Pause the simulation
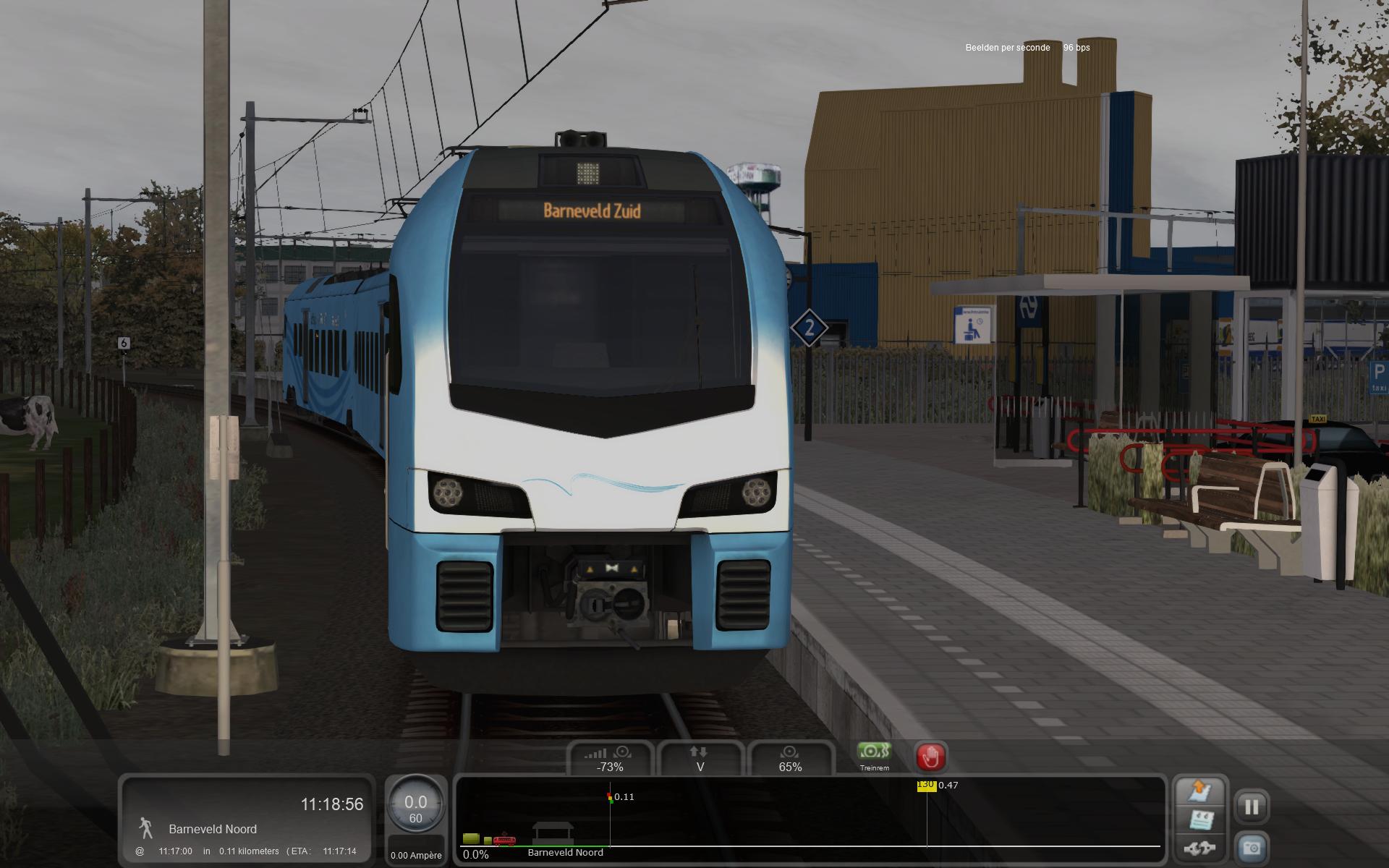 tap(1252, 806)
